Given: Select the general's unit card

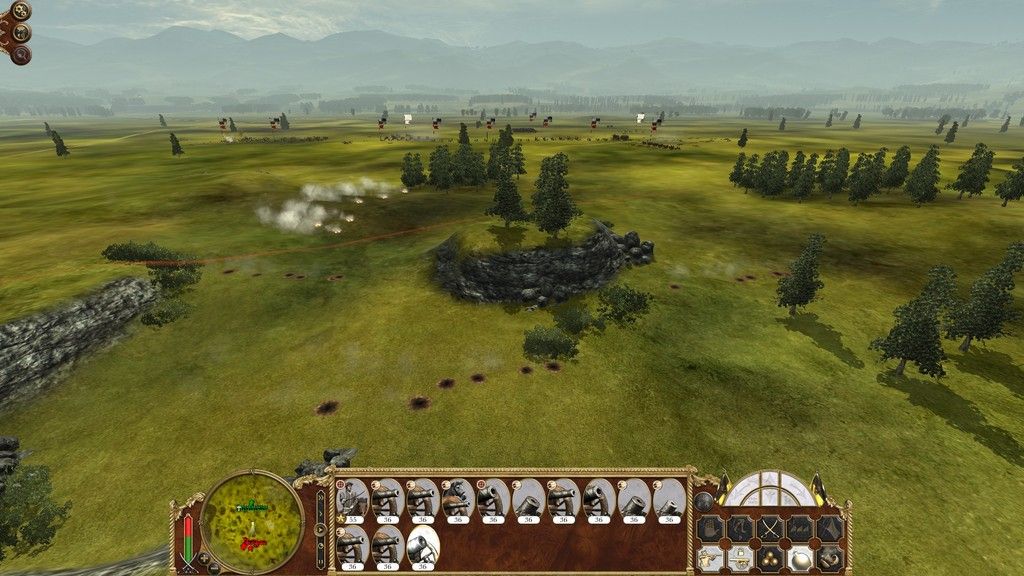Looking at the screenshot, I should click(x=351, y=497).
